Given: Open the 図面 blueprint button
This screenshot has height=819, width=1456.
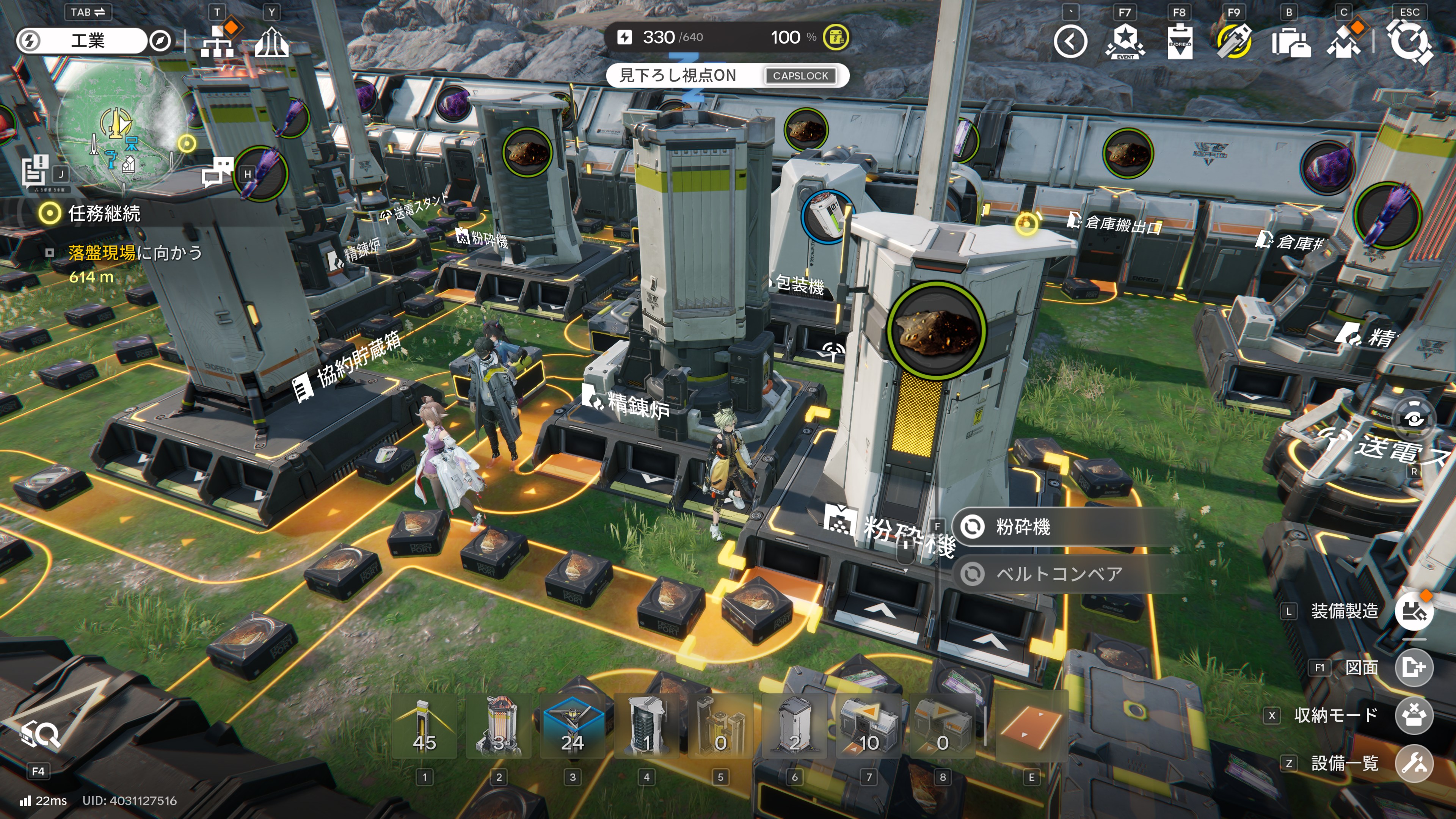Looking at the screenshot, I should point(1414,667).
